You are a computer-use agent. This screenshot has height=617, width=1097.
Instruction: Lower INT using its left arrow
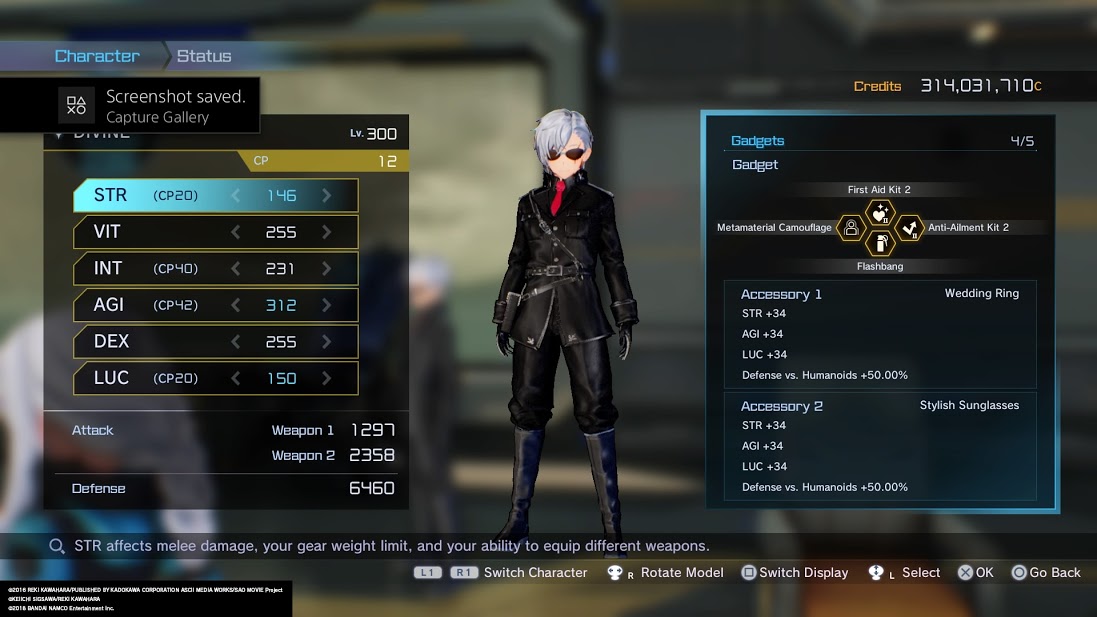click(236, 268)
